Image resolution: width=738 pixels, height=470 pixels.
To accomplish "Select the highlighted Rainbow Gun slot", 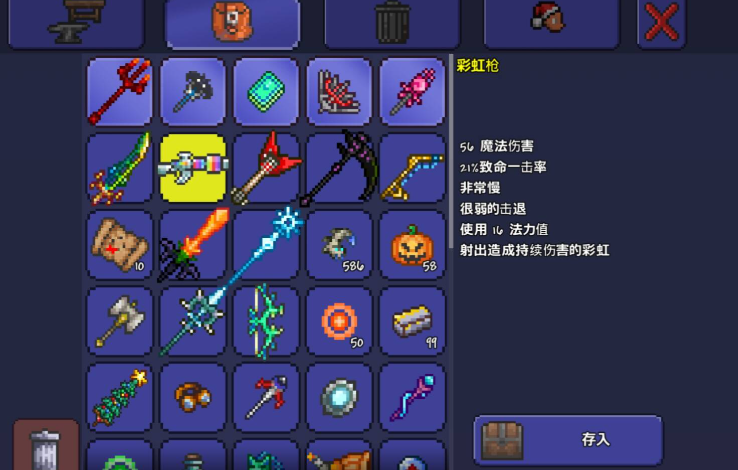I will pyautogui.click(x=193, y=167).
